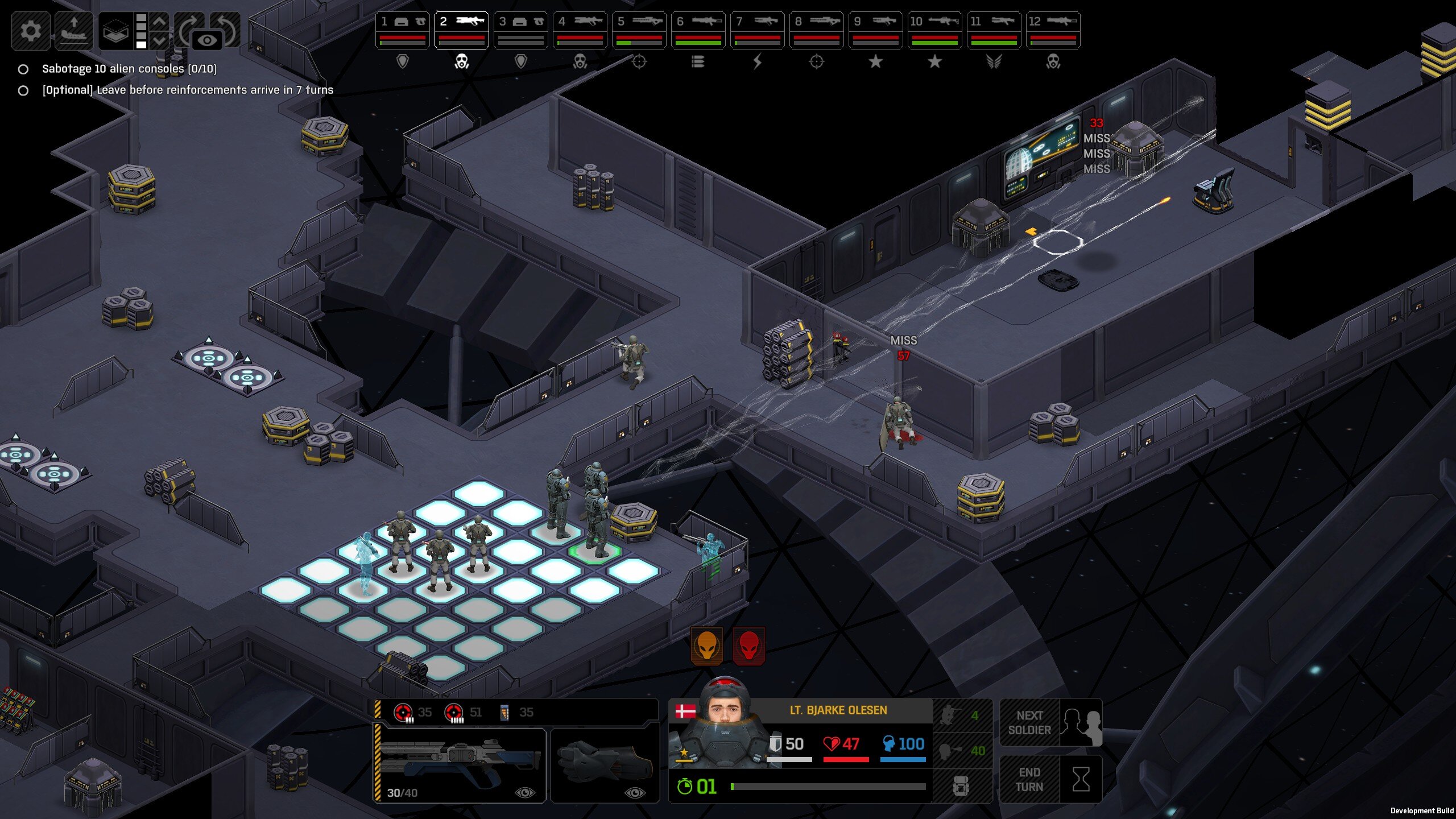Screen dimensions: 1456x819
Task: Go up one map level
Action: pos(160,22)
